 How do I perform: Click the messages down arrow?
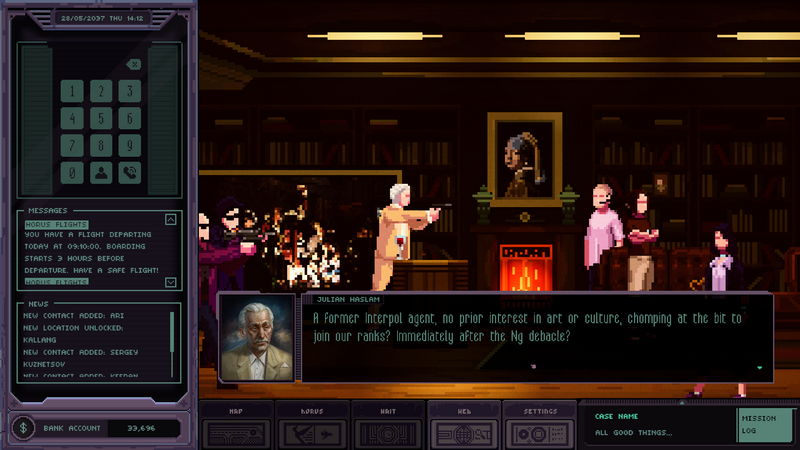(170, 282)
